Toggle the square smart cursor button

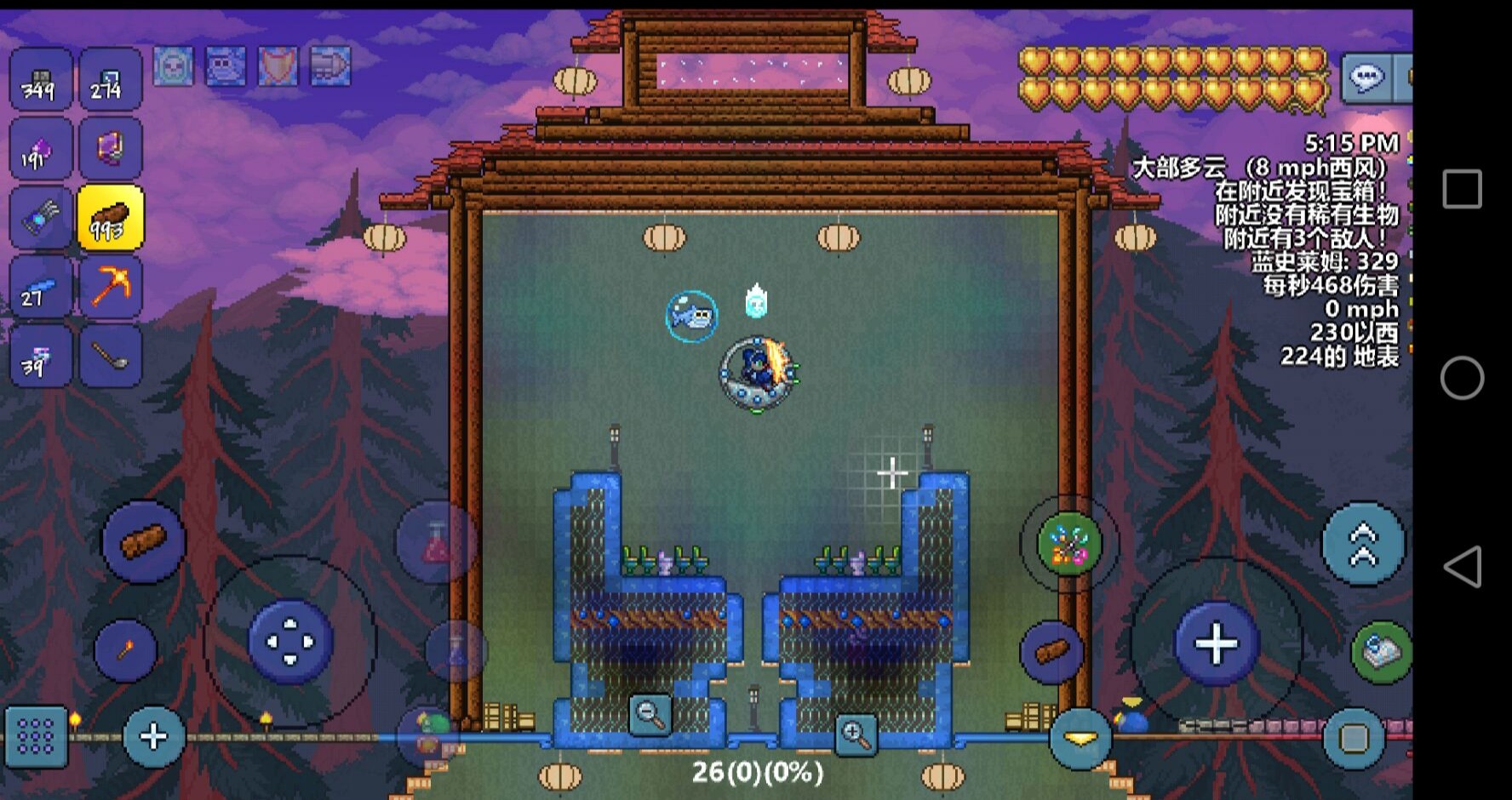click(1354, 737)
